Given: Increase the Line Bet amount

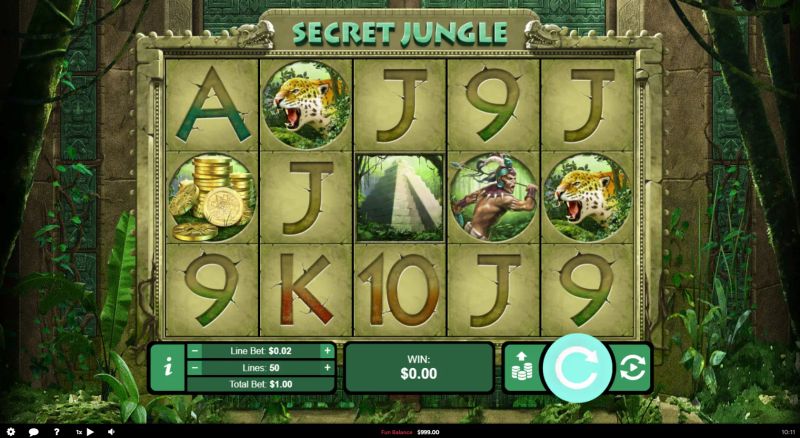Looking at the screenshot, I should [x=326, y=351].
